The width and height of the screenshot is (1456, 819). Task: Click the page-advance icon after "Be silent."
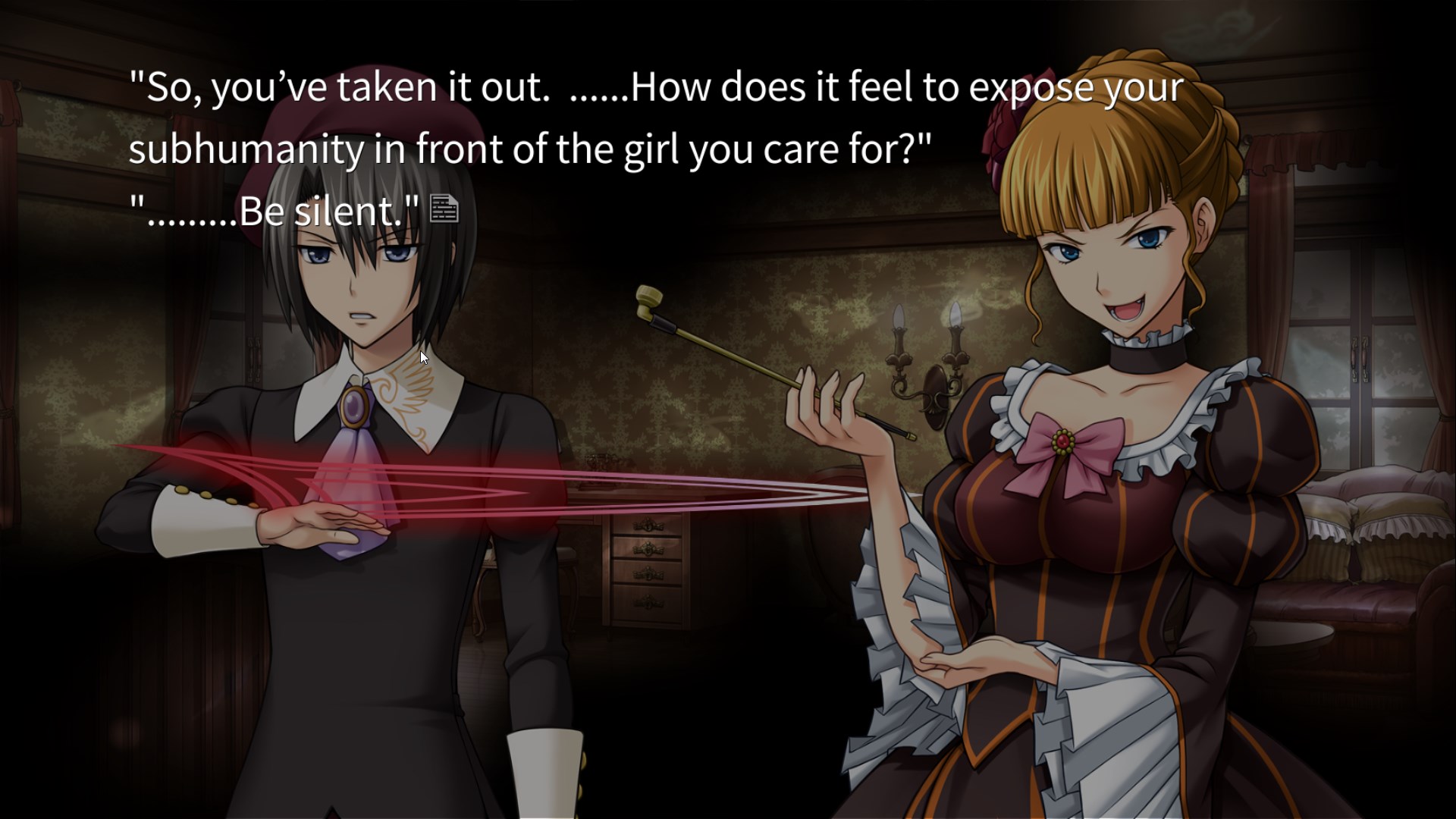(444, 209)
